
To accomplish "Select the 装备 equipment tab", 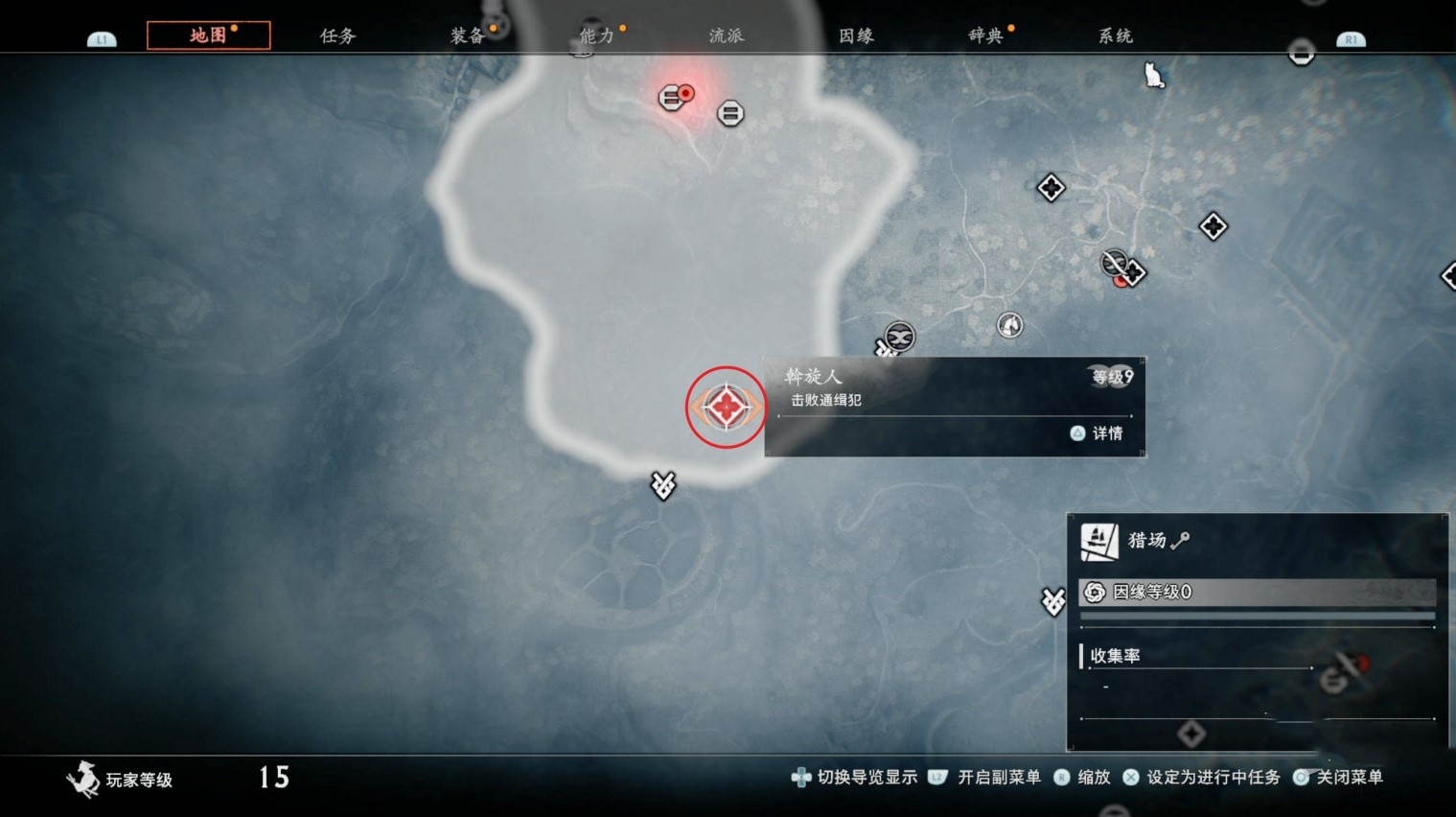I will point(467,35).
